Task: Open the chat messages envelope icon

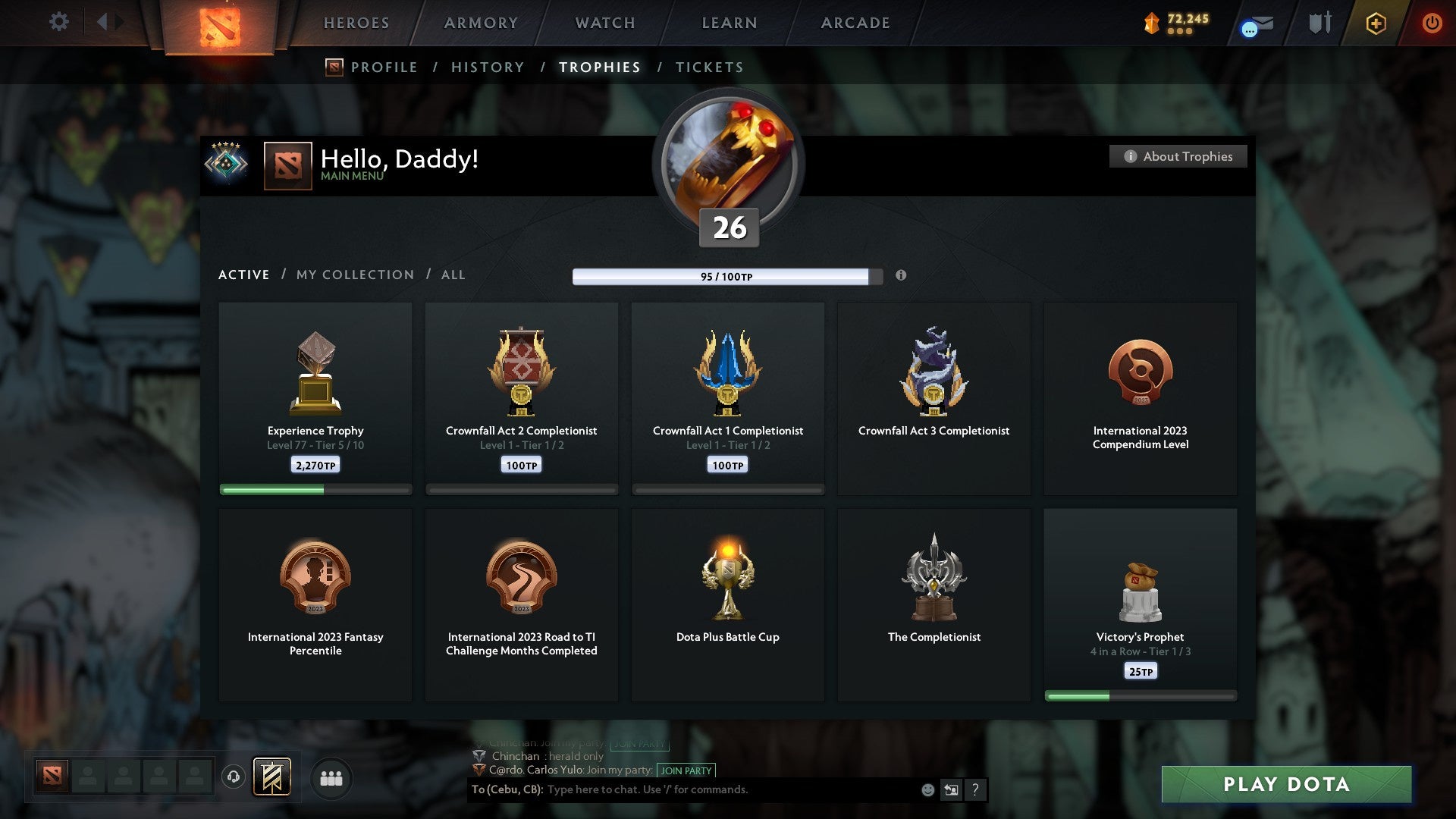Action: tap(1255, 24)
